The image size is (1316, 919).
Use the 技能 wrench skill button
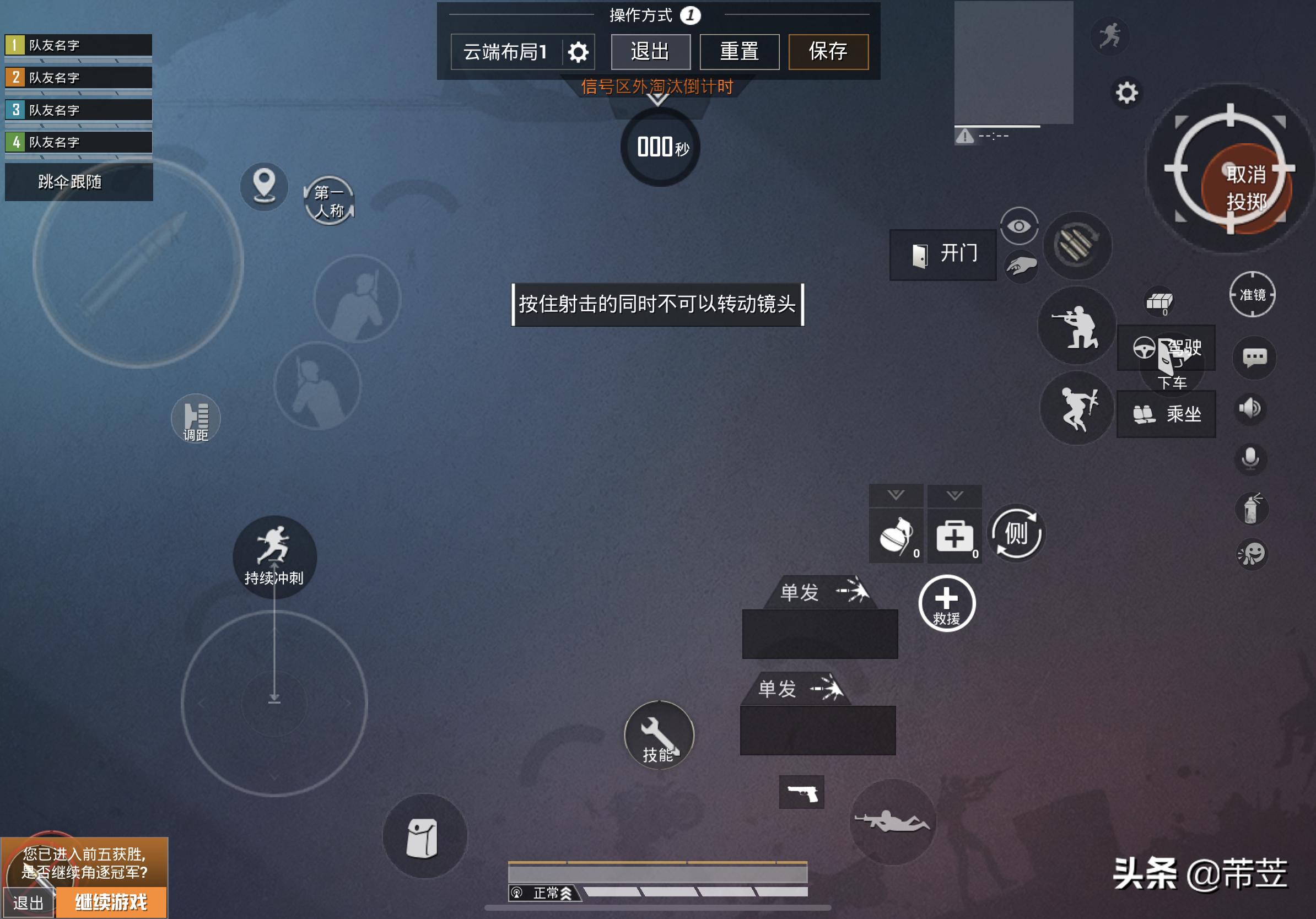tap(659, 735)
